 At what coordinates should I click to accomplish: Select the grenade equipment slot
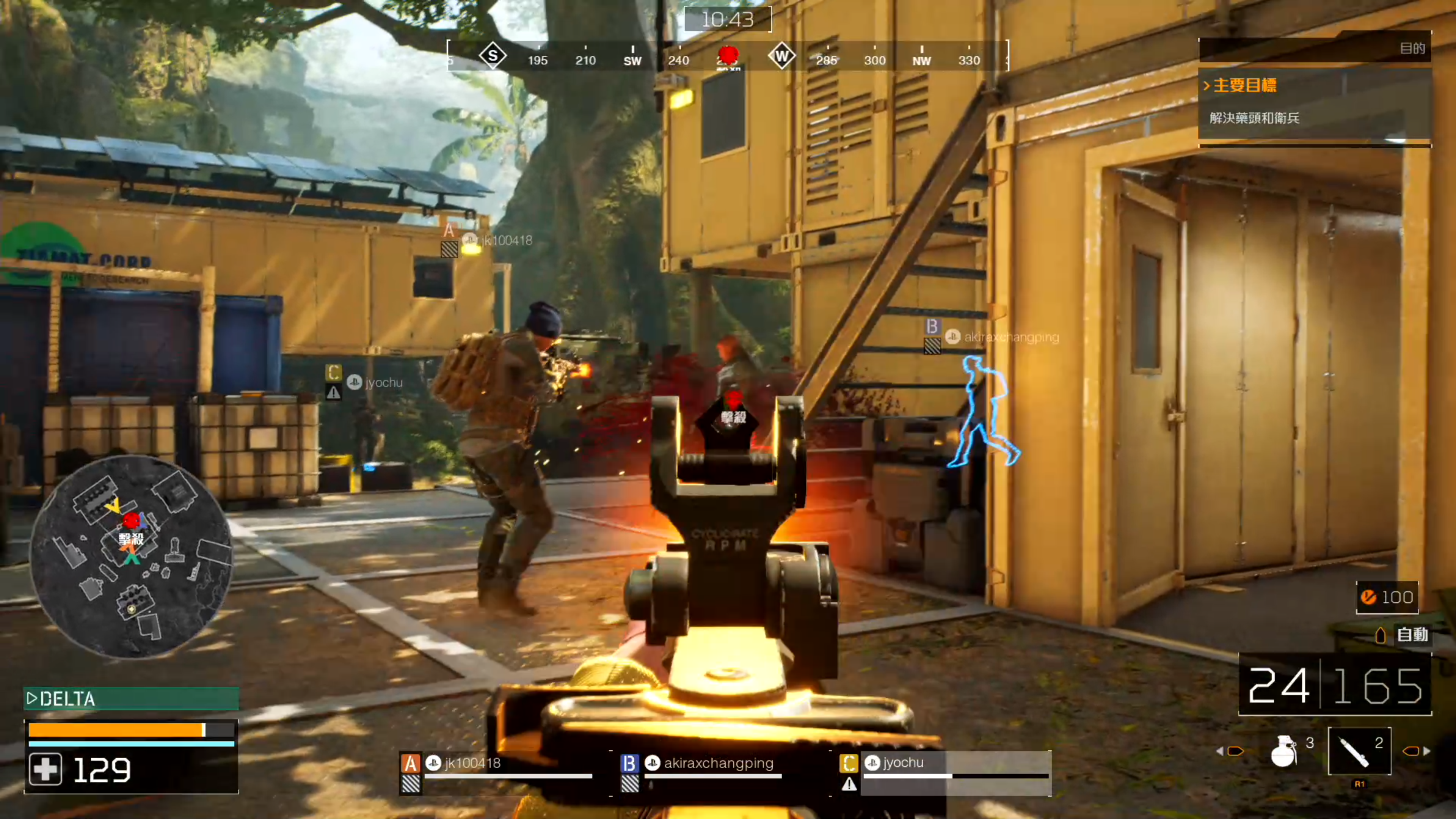(x=1285, y=751)
